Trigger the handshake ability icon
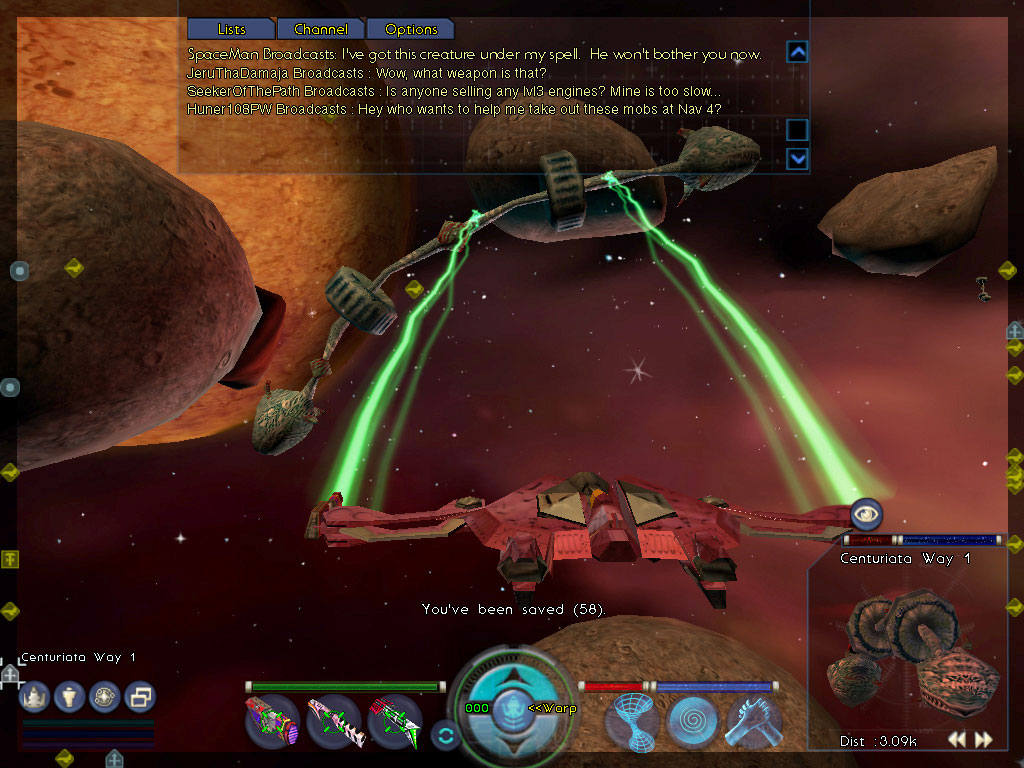 (x=752, y=721)
